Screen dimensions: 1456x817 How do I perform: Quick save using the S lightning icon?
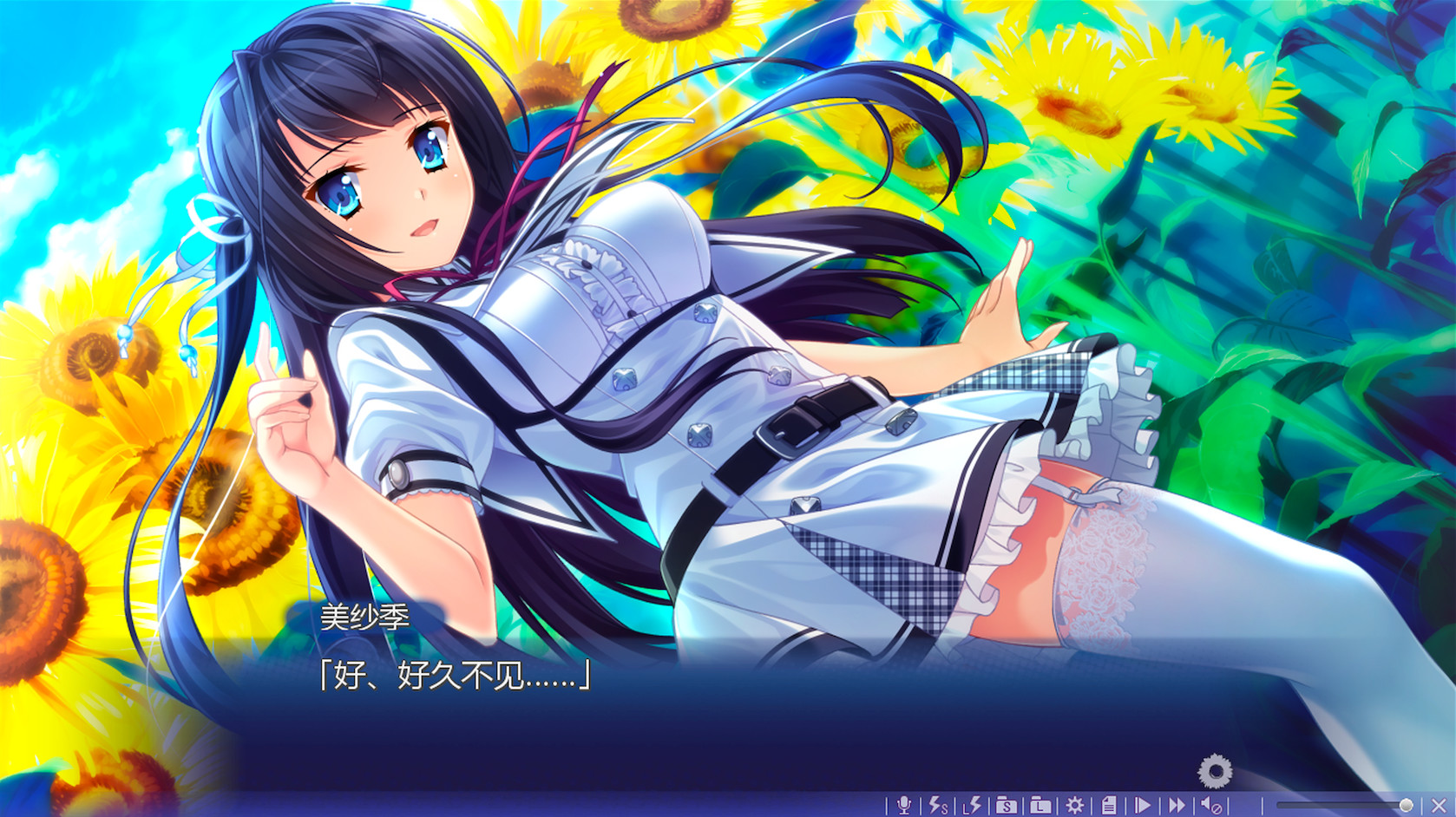[x=937, y=804]
